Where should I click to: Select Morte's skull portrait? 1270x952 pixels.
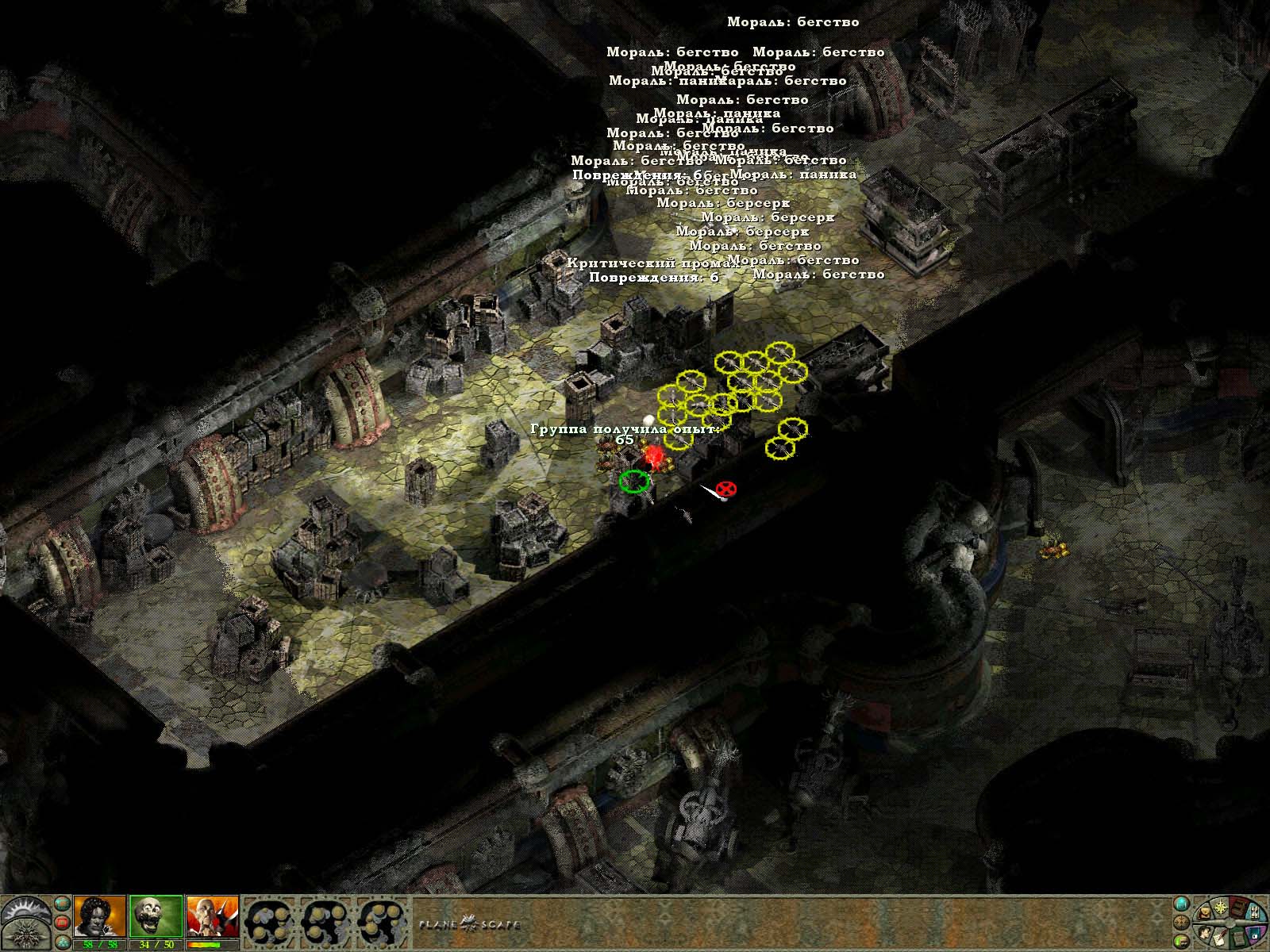(x=156, y=916)
